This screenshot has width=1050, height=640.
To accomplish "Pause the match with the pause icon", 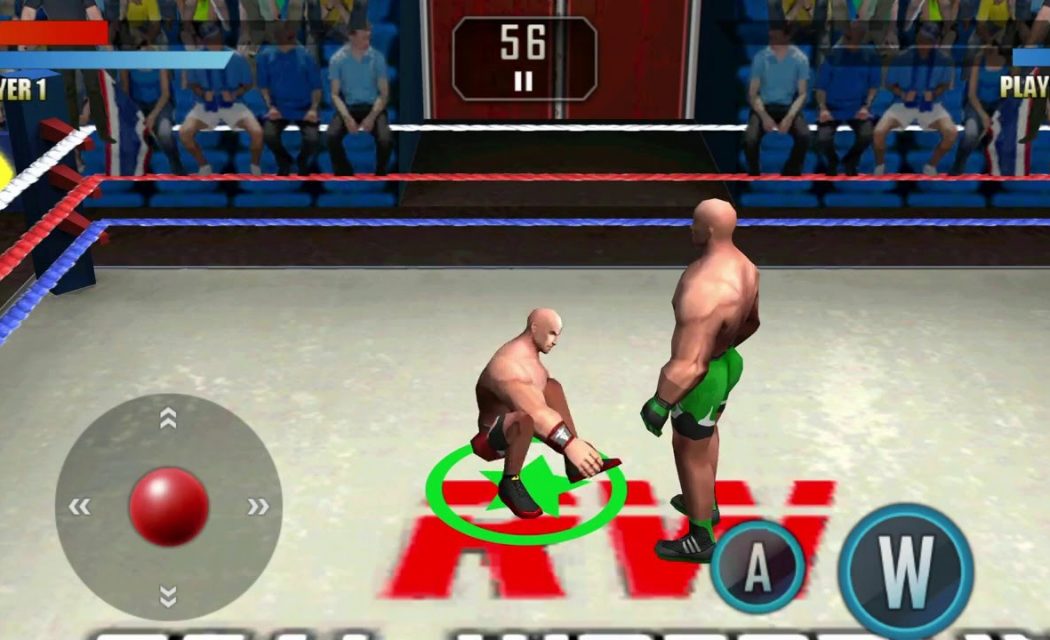I will click(x=523, y=82).
